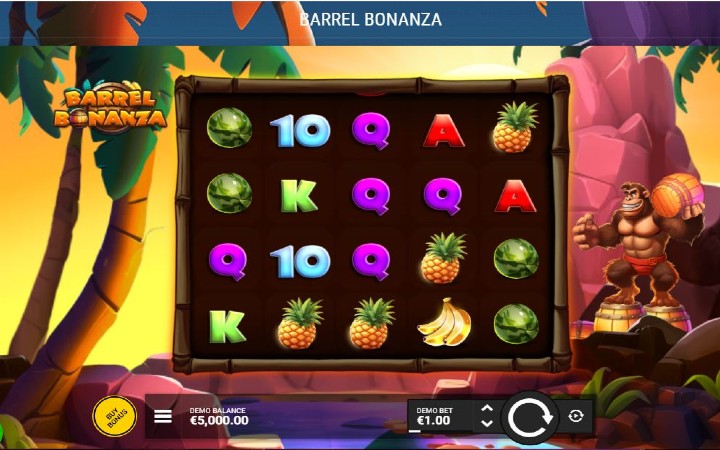Open the Buy Bonus feature
The image size is (720, 450).
point(115,416)
